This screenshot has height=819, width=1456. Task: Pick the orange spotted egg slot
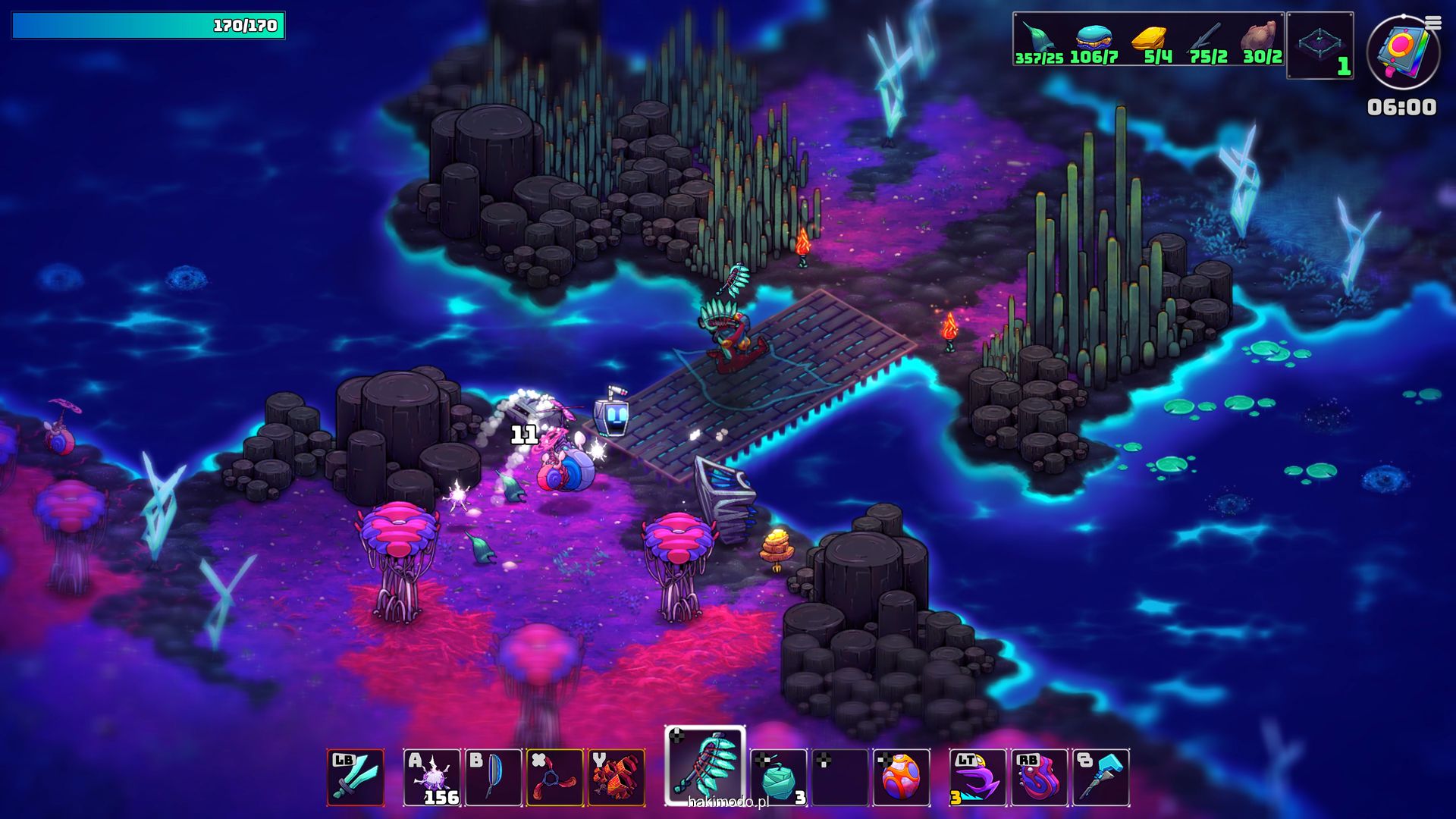click(901, 777)
